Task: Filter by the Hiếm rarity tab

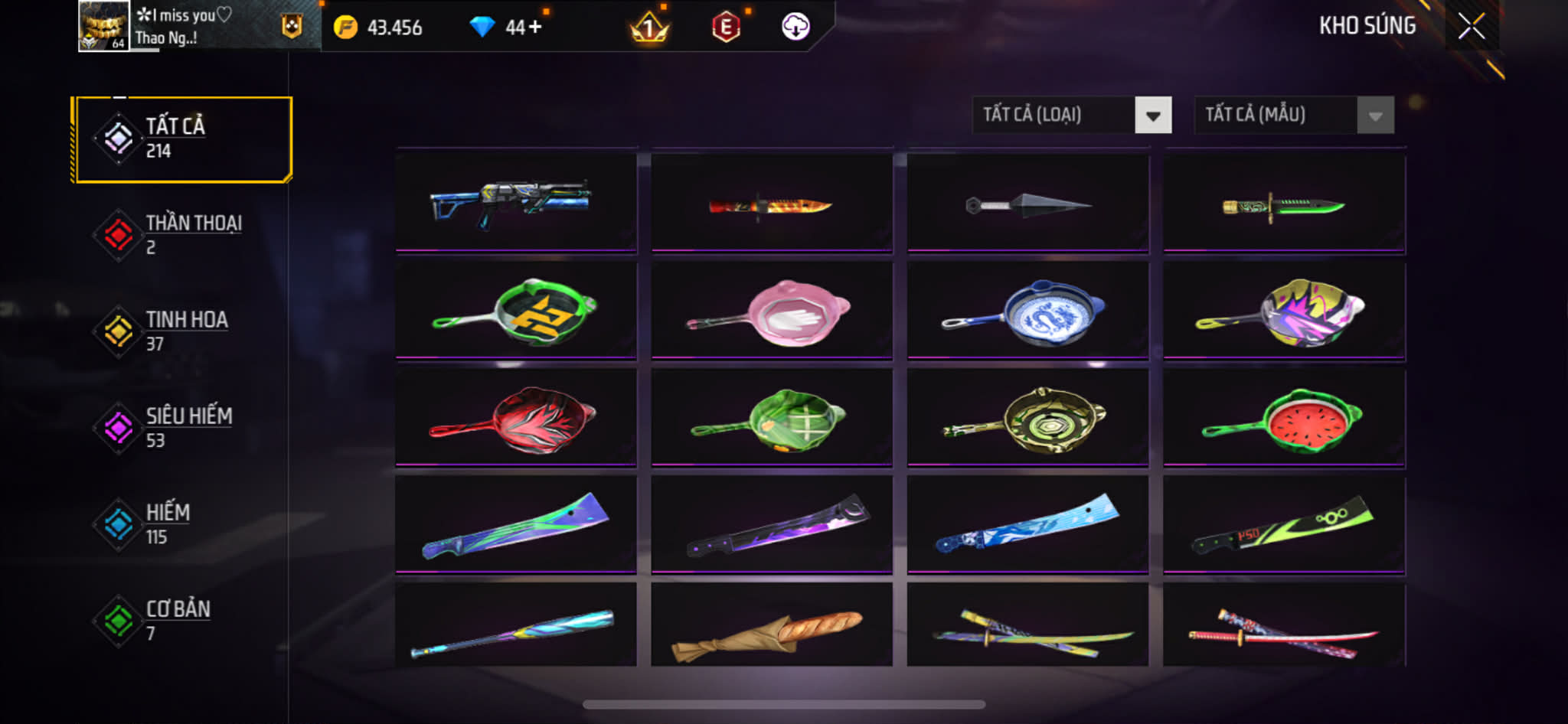Action: [x=182, y=524]
